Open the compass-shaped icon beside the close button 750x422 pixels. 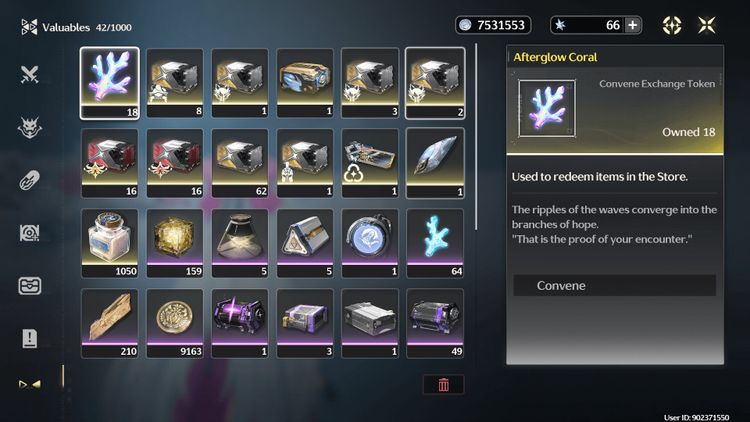pyautogui.click(x=672, y=25)
